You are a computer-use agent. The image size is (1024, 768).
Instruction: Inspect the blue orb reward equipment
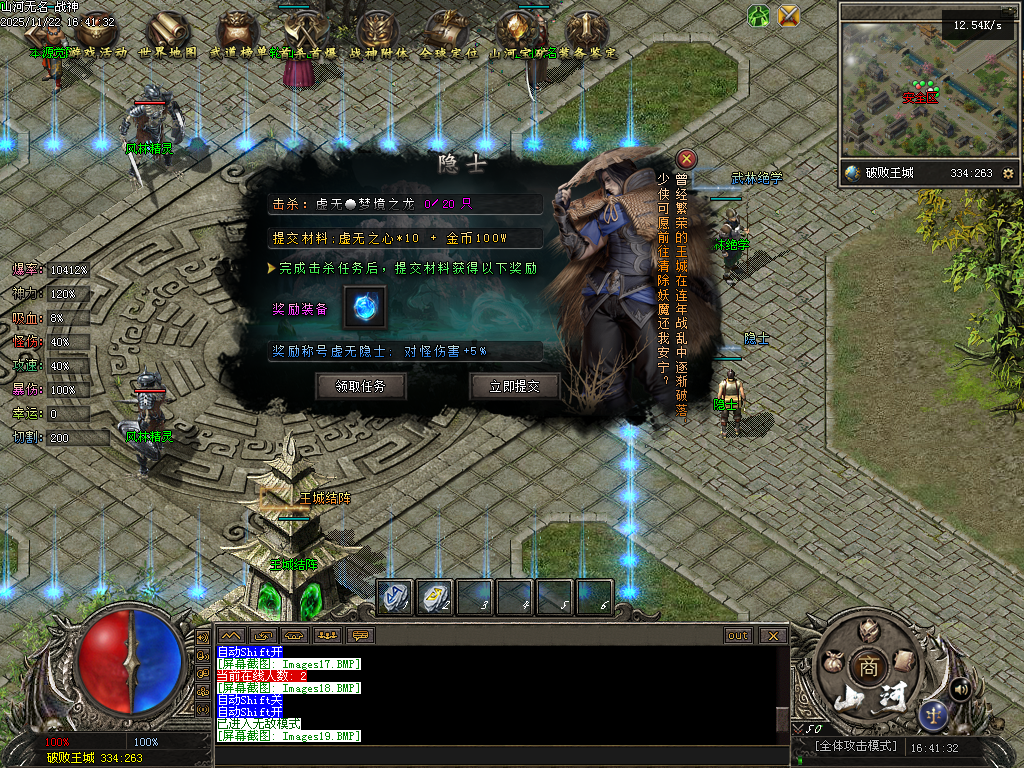tap(365, 307)
